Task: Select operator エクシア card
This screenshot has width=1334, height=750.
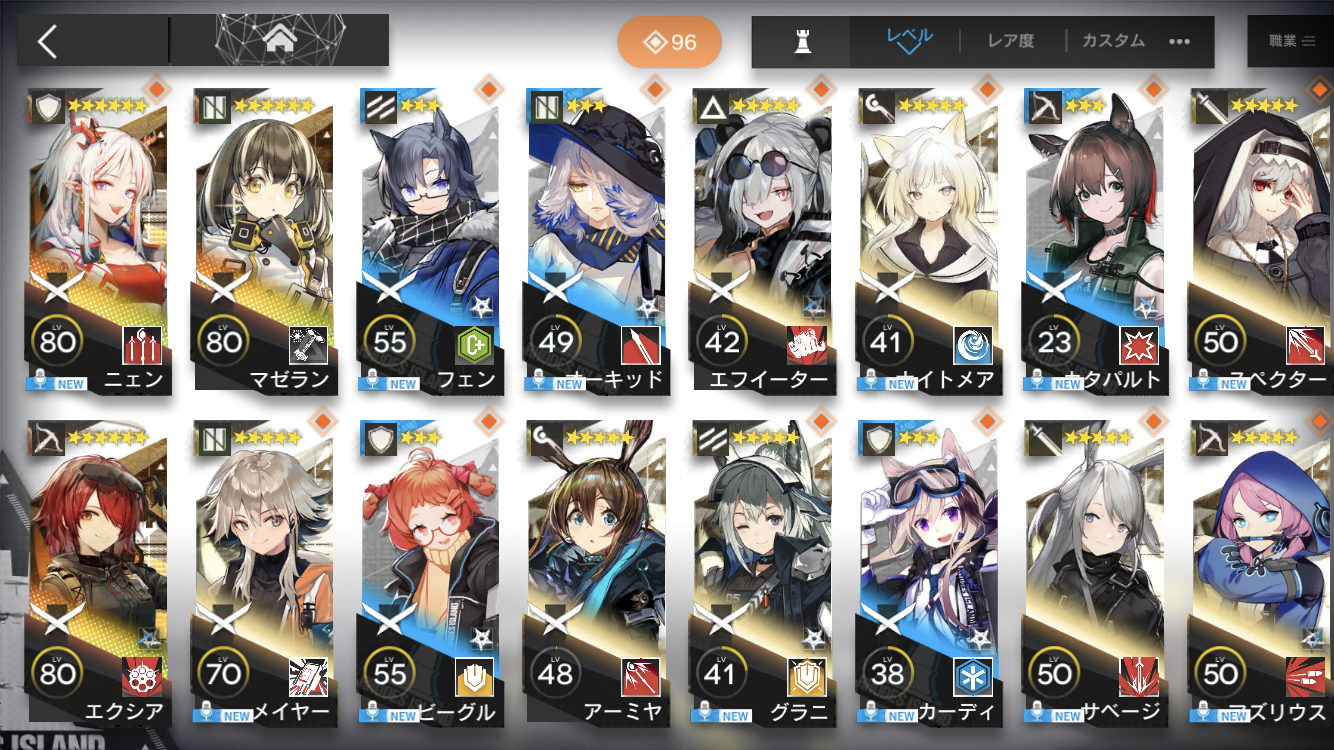Action: point(98,570)
